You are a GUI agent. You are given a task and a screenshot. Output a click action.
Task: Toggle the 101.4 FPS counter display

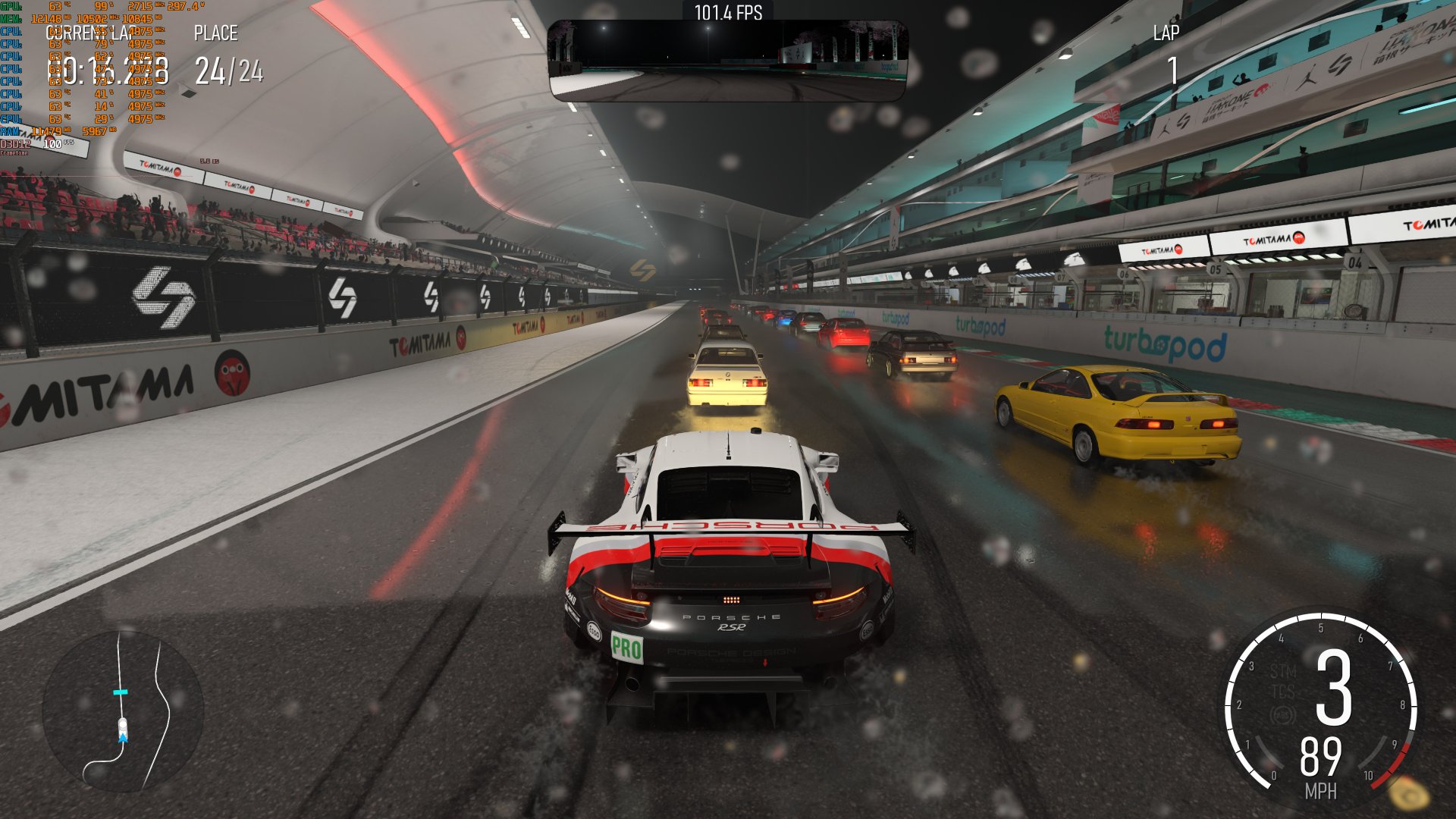coord(728,13)
